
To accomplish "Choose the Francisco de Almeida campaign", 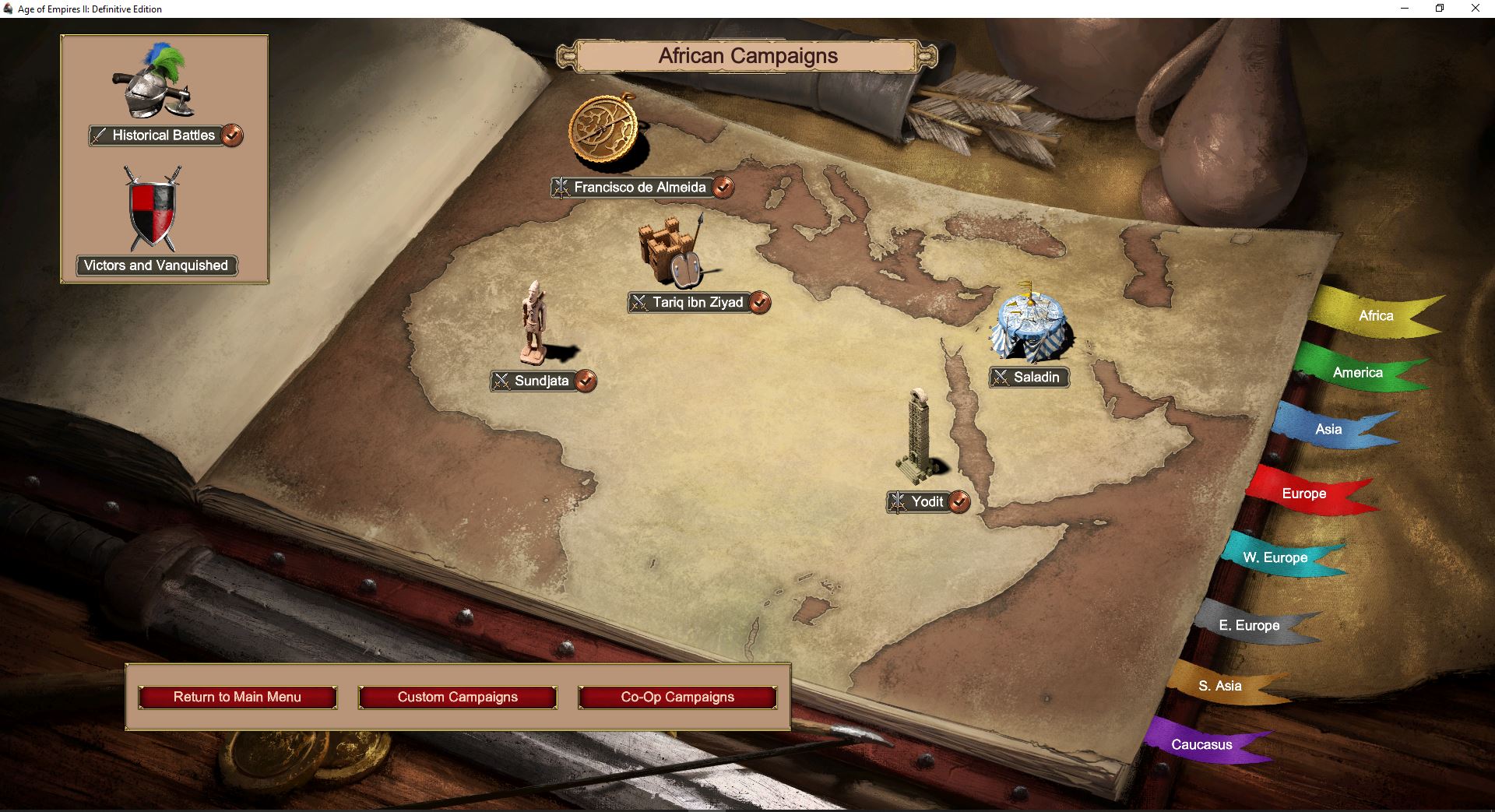I will 640,188.
